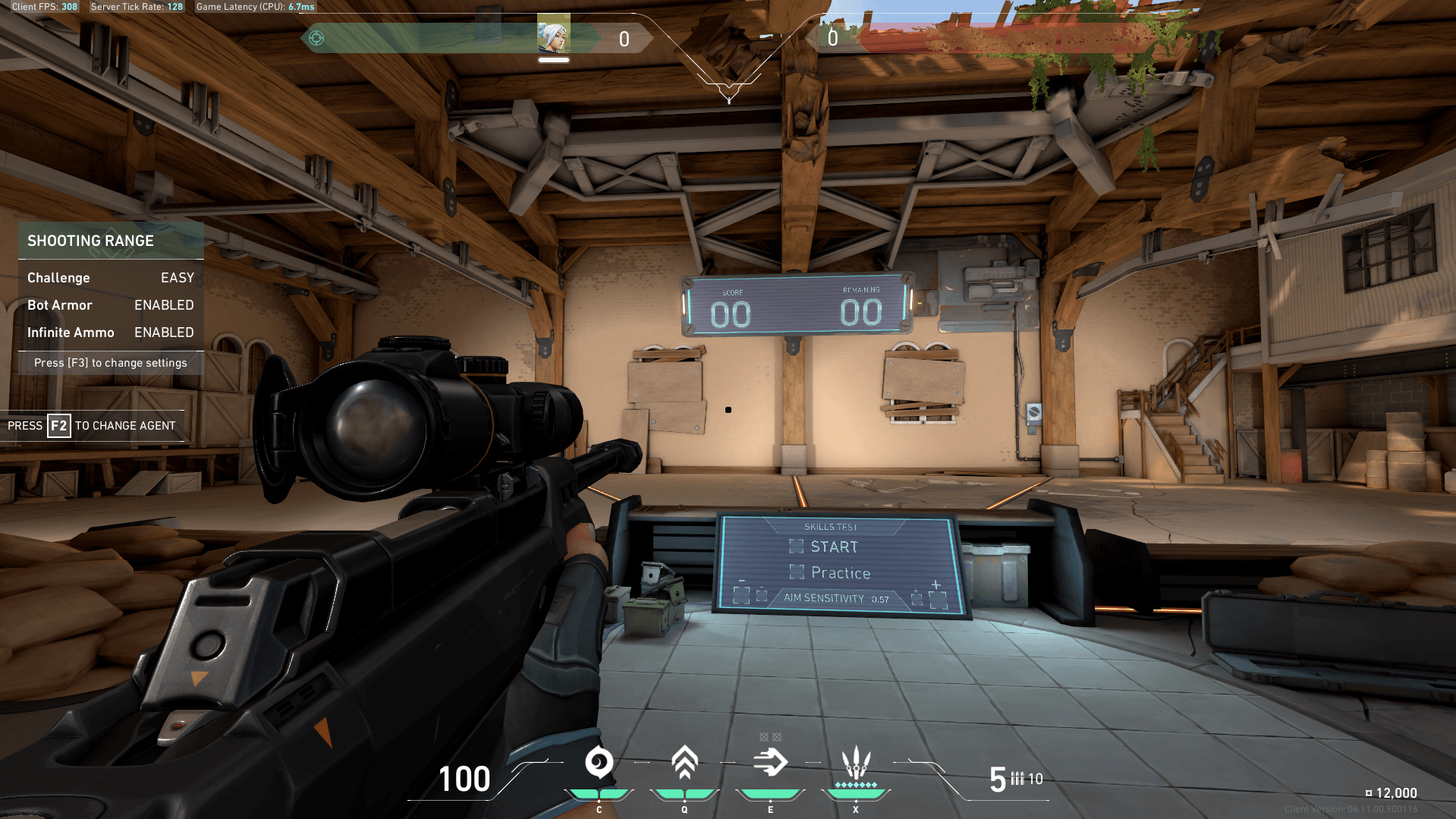This screenshot has width=1456, height=819.
Task: Click Jett's agent portrait in the top bar
Action: pyautogui.click(x=553, y=35)
